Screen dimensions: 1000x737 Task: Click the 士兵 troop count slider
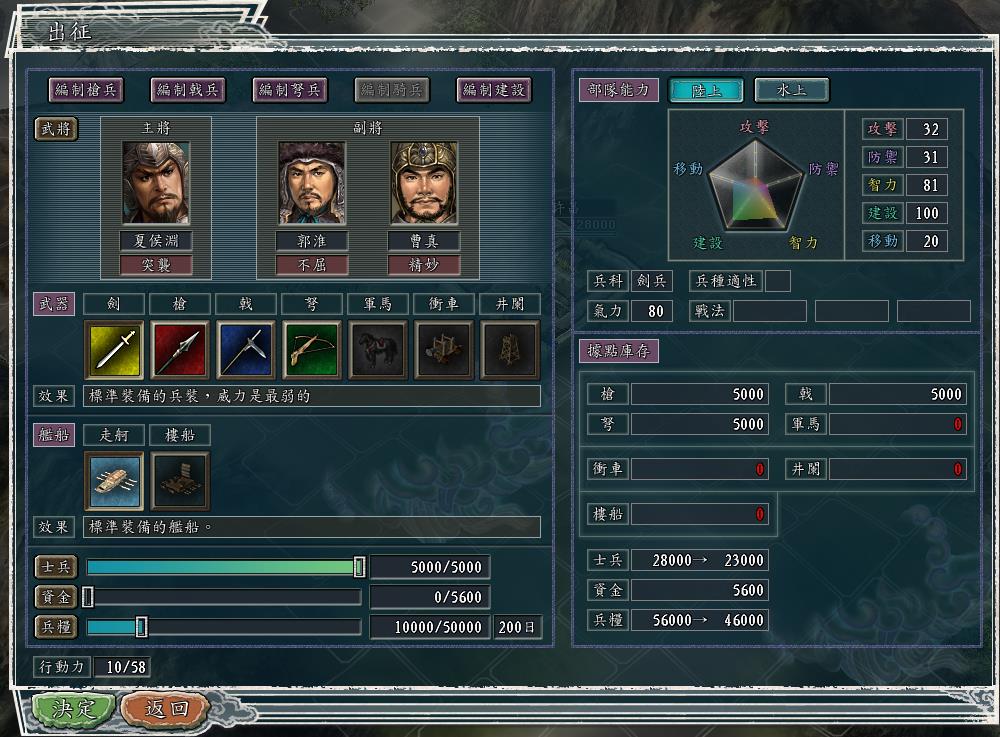pos(359,567)
